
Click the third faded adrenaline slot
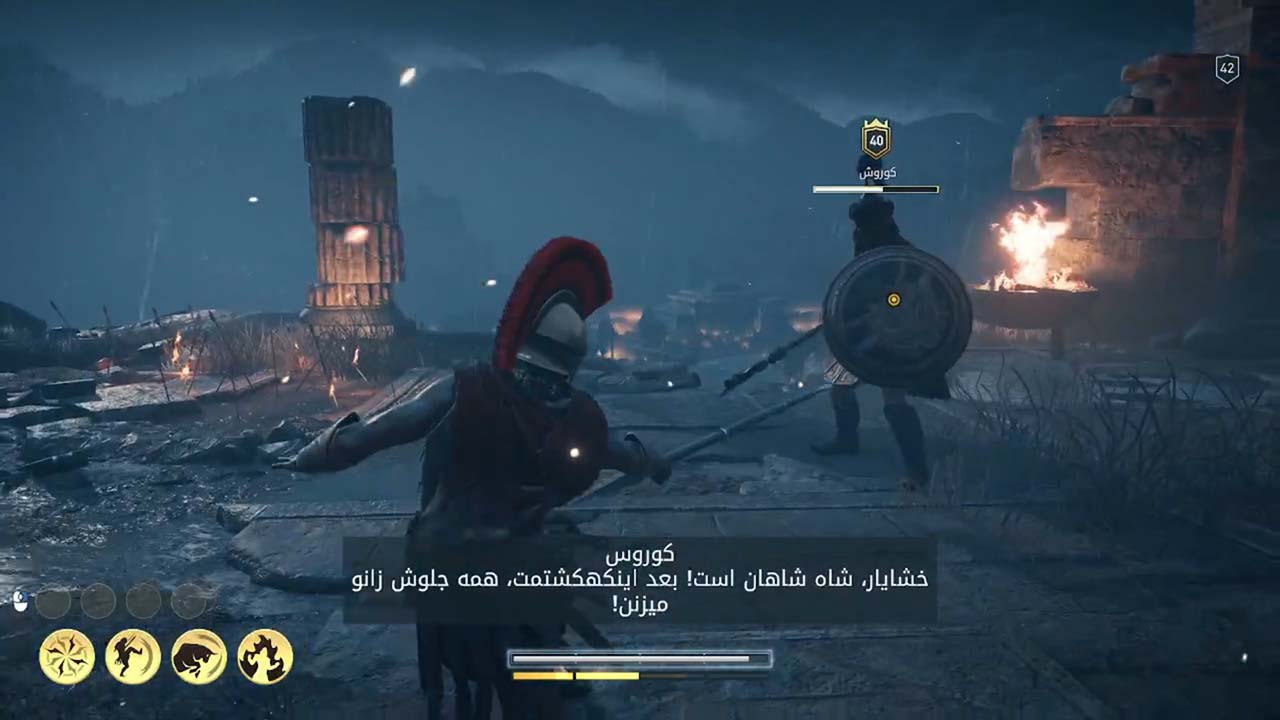[x=145, y=600]
